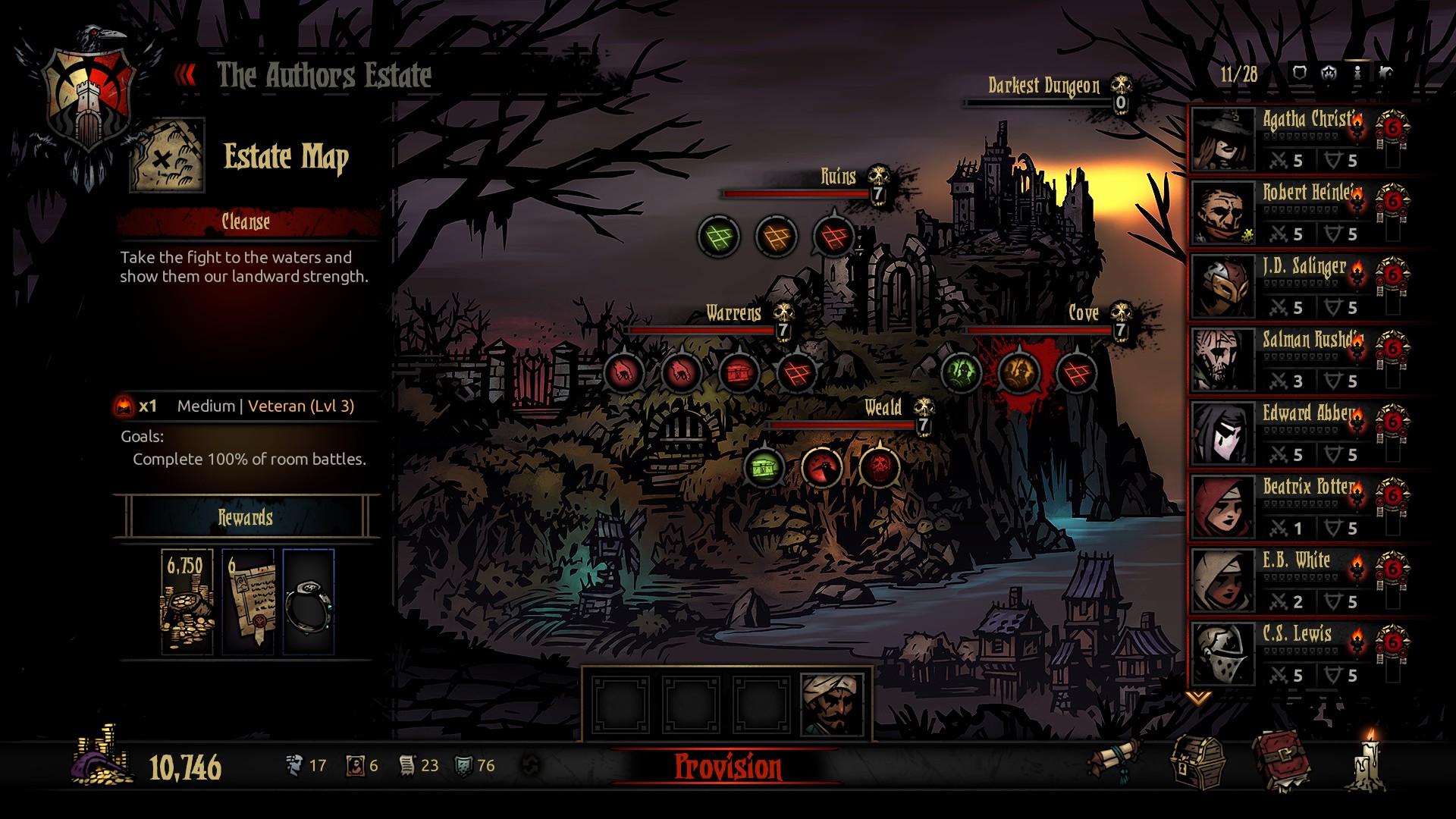Choose the green Weald mission
Viewport: 1456px width, 819px height.
(764, 467)
